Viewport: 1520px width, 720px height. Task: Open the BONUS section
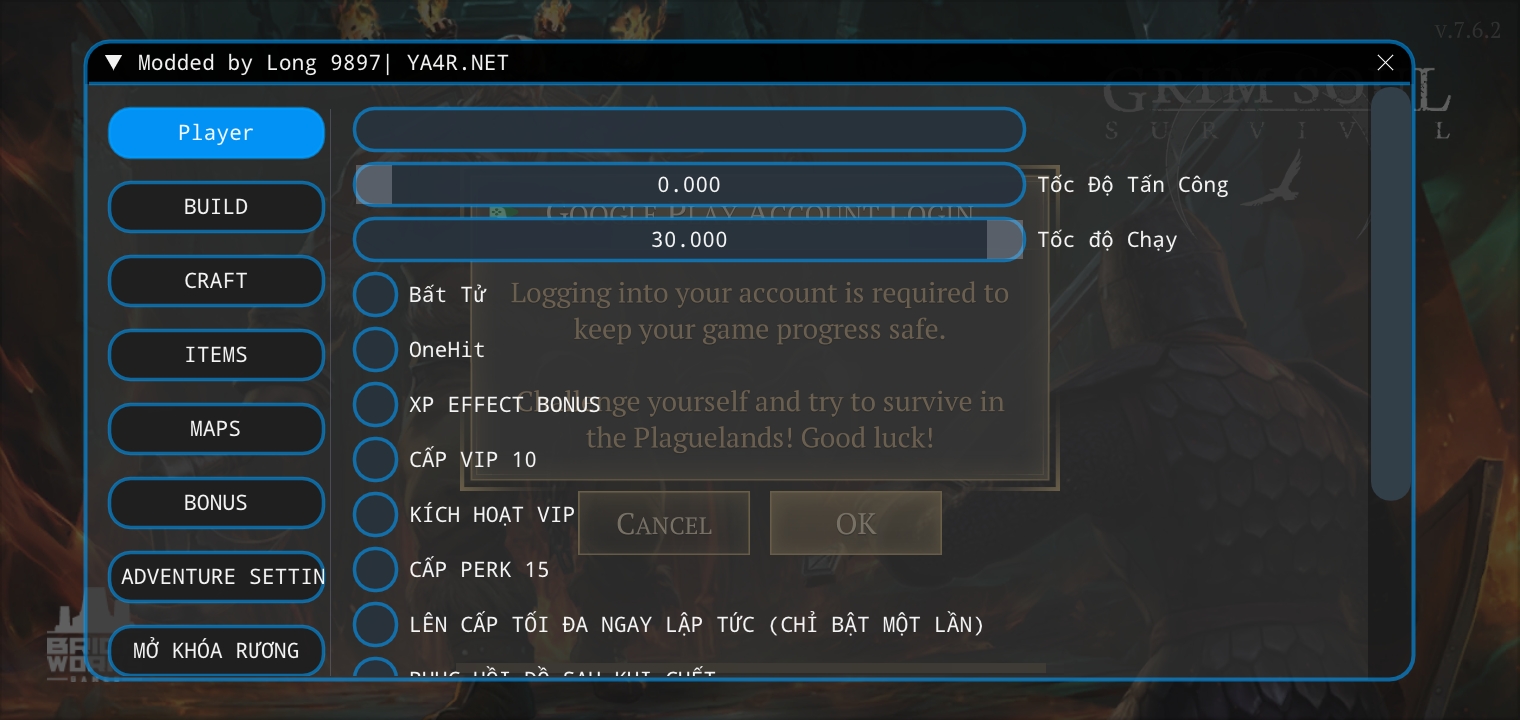tap(216, 502)
